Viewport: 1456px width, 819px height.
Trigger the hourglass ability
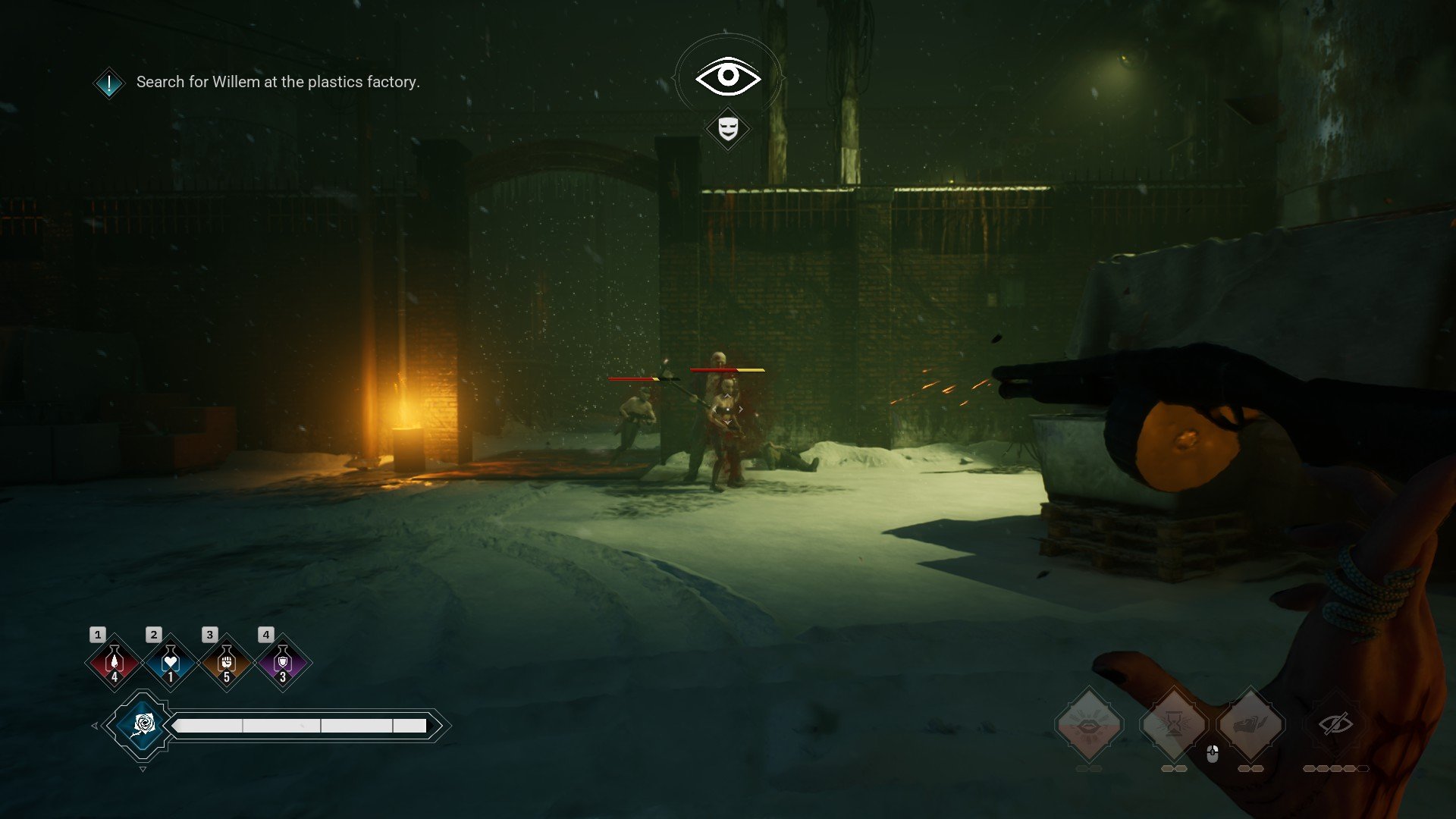pos(1174,725)
